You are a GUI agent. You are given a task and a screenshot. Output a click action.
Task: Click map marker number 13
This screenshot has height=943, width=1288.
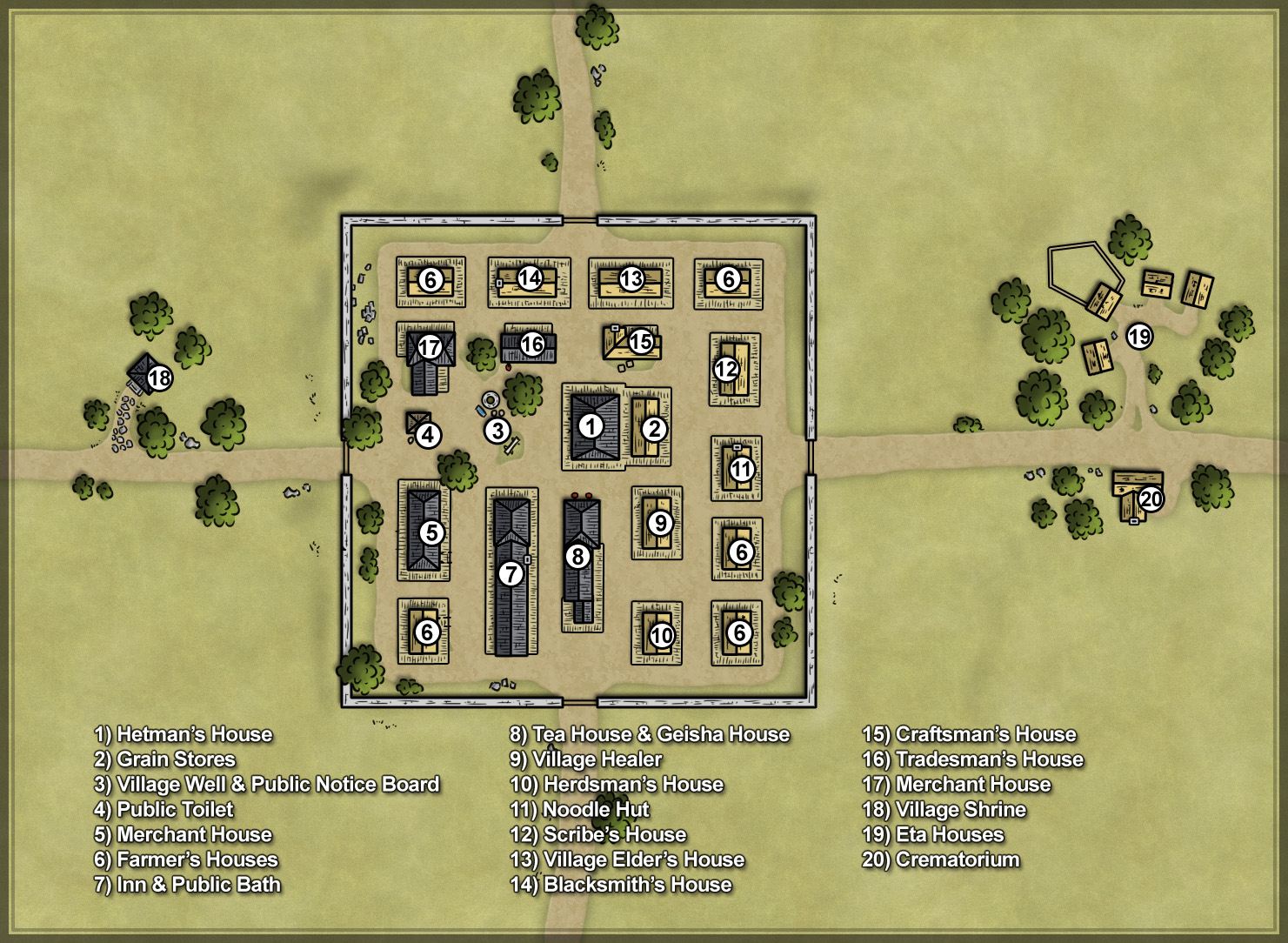pyautogui.click(x=631, y=279)
